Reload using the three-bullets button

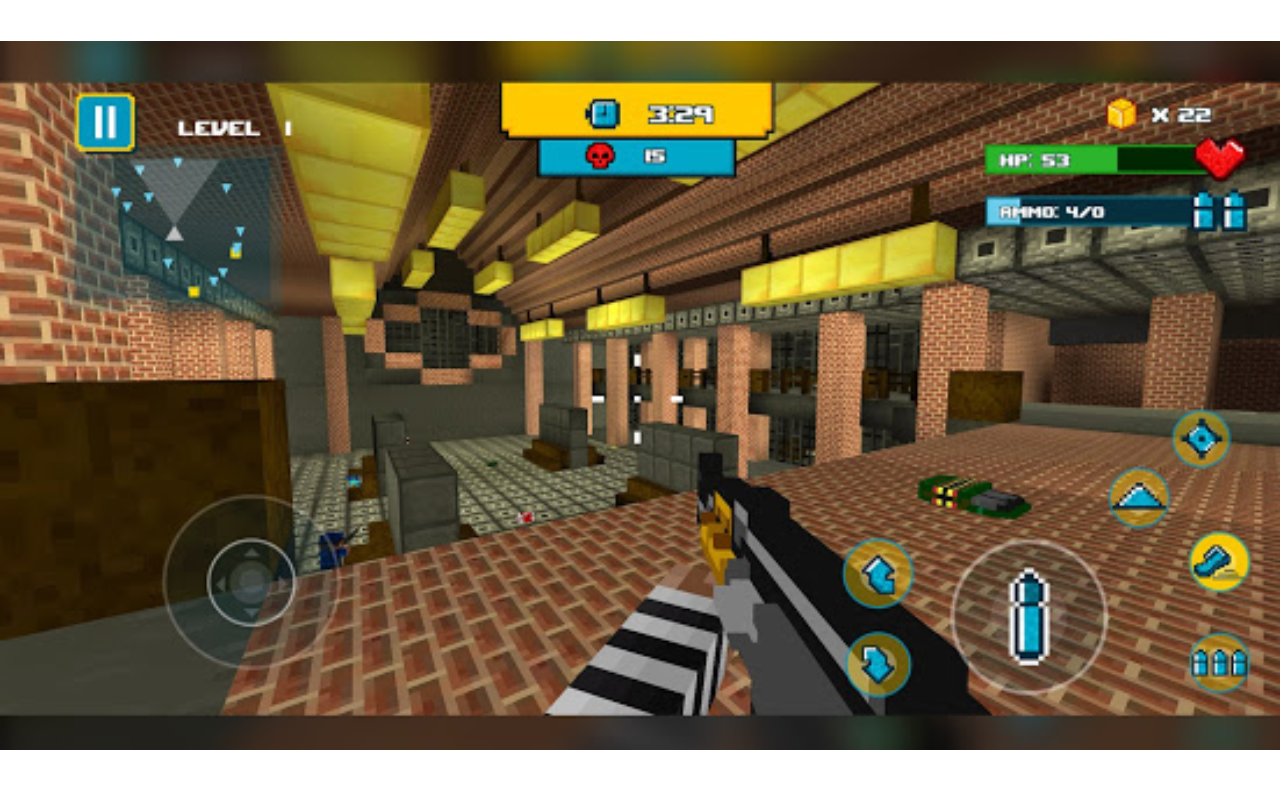(x=1219, y=662)
